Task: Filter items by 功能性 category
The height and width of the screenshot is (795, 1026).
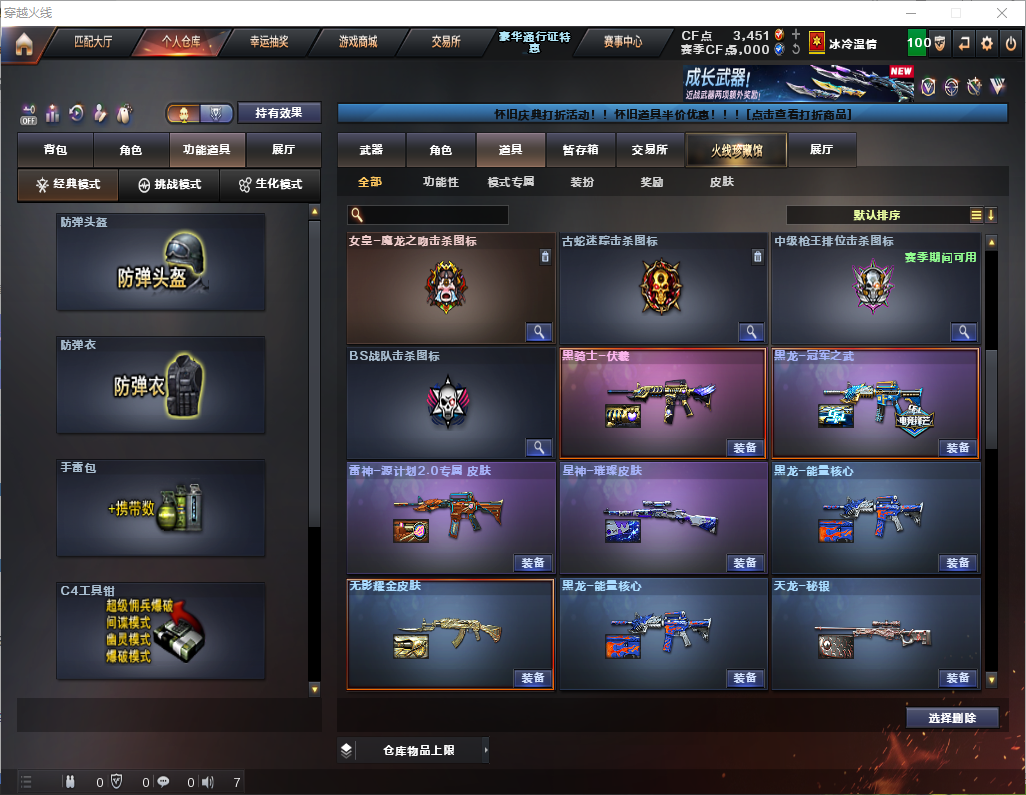Action: 440,182
